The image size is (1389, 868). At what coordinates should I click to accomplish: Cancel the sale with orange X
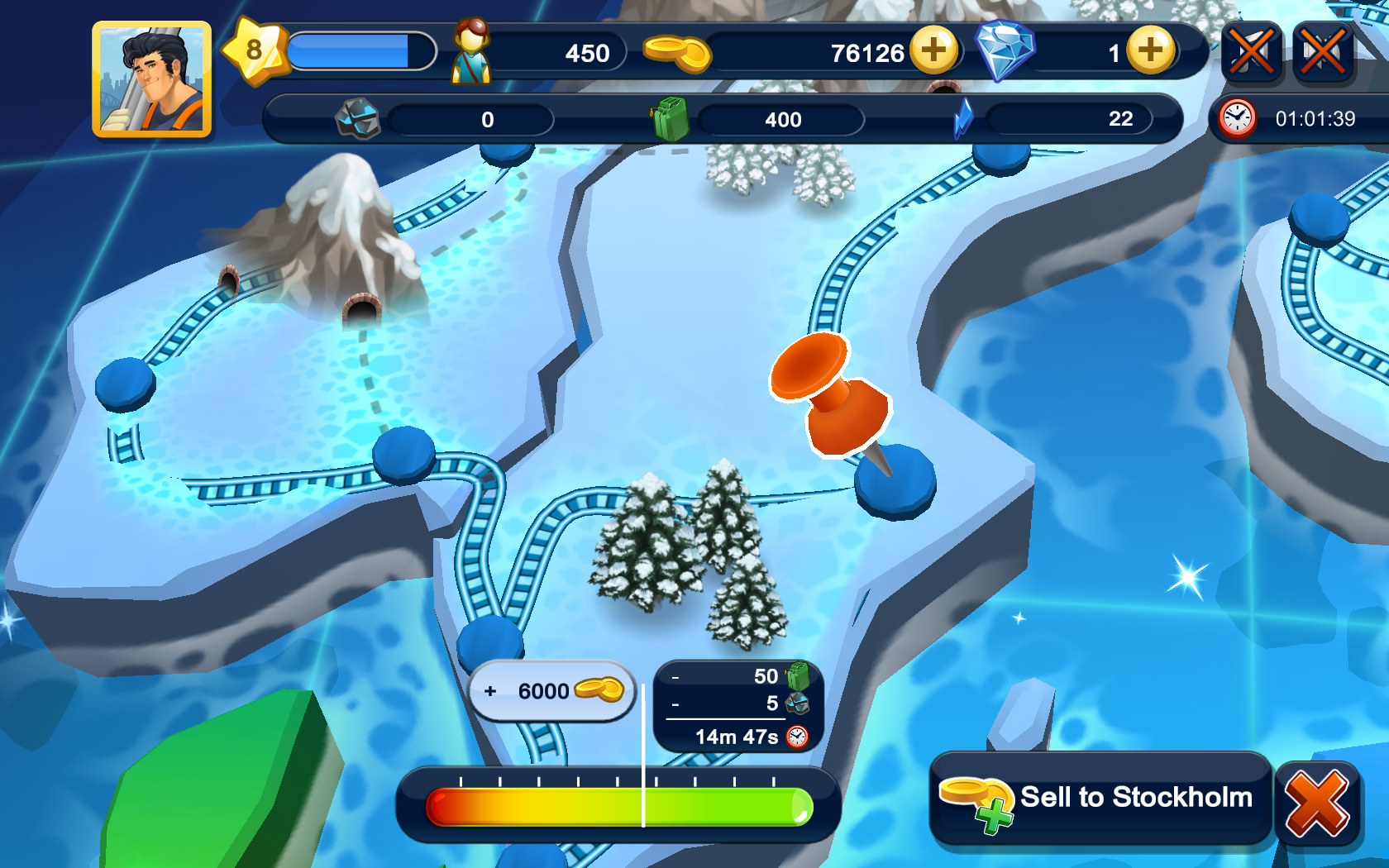pos(1317,804)
